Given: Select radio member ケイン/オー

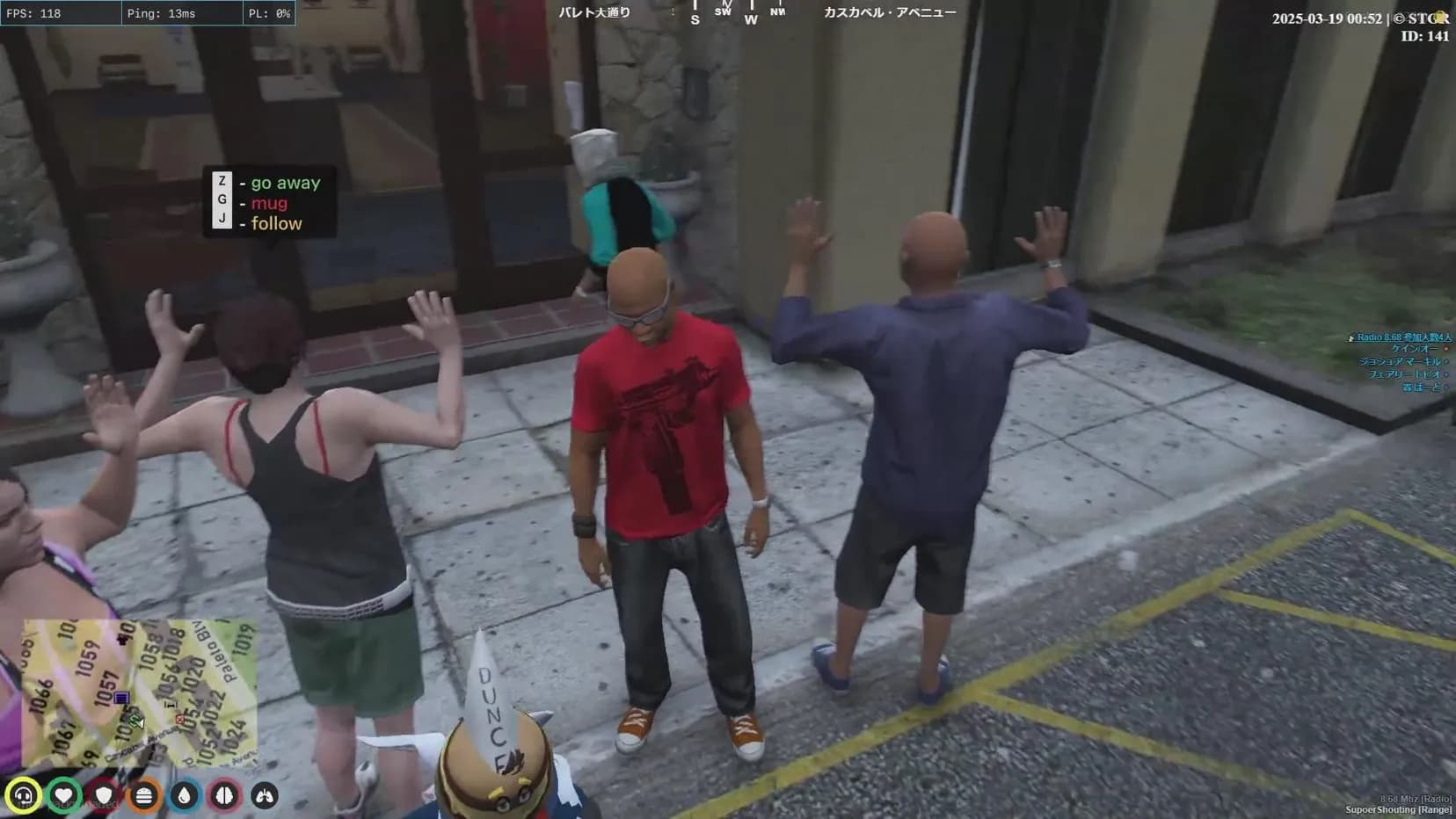Looking at the screenshot, I should [x=1415, y=349].
